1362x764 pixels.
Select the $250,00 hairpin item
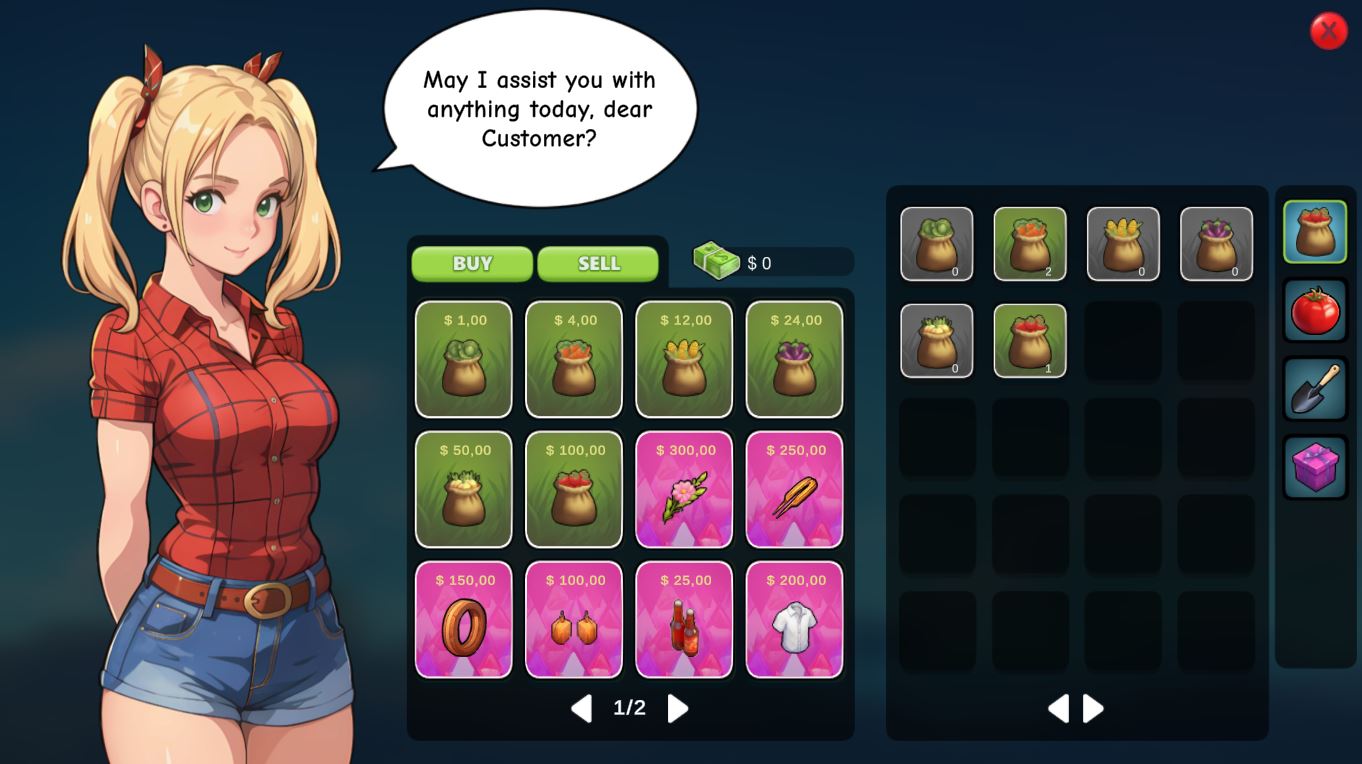coord(794,489)
